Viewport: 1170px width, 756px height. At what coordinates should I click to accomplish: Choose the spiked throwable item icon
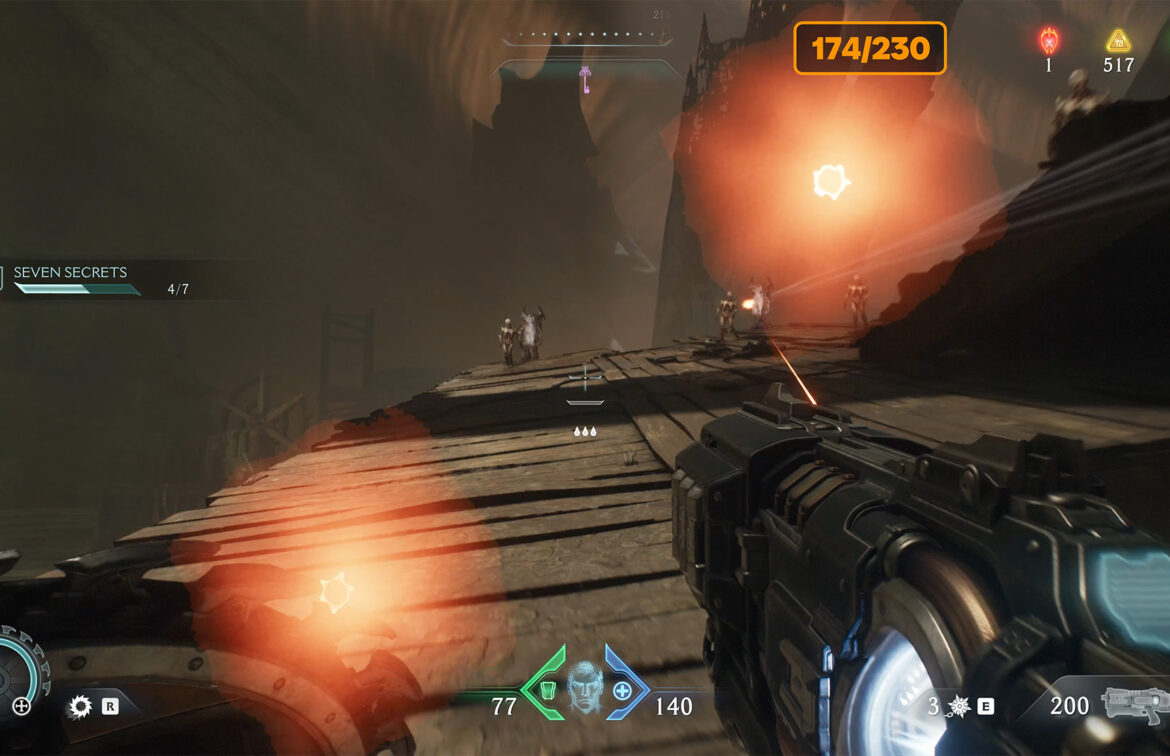pyautogui.click(x=959, y=706)
